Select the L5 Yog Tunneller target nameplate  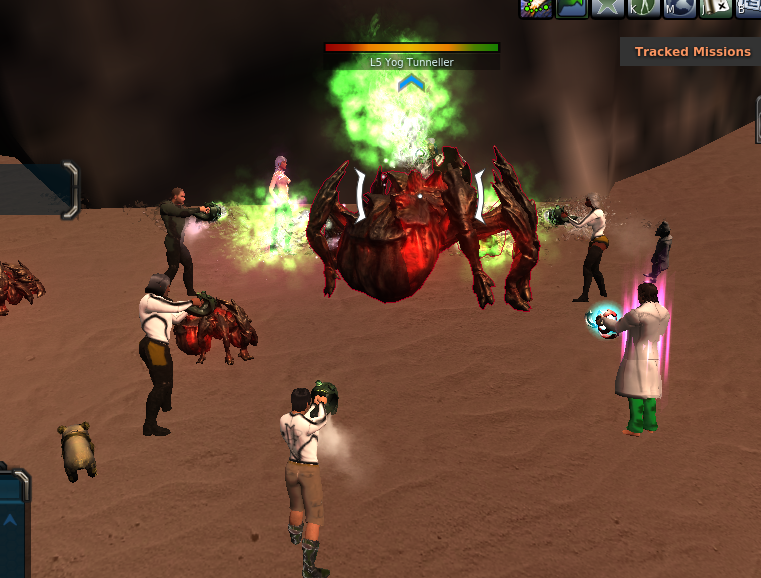point(412,62)
